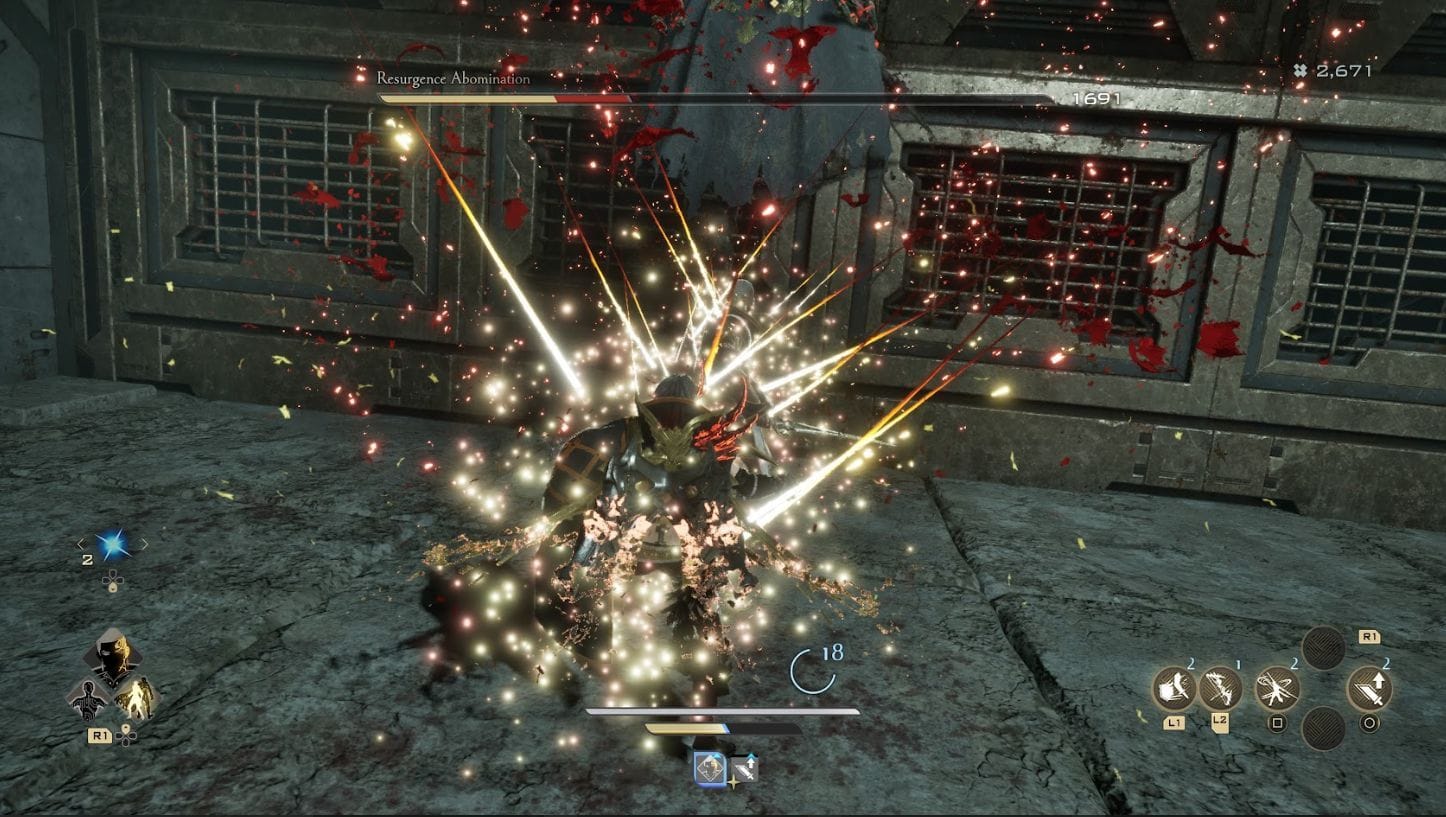Cycle to the next quick item arrow
Image resolution: width=1446 pixels, height=817 pixels.
[143, 544]
